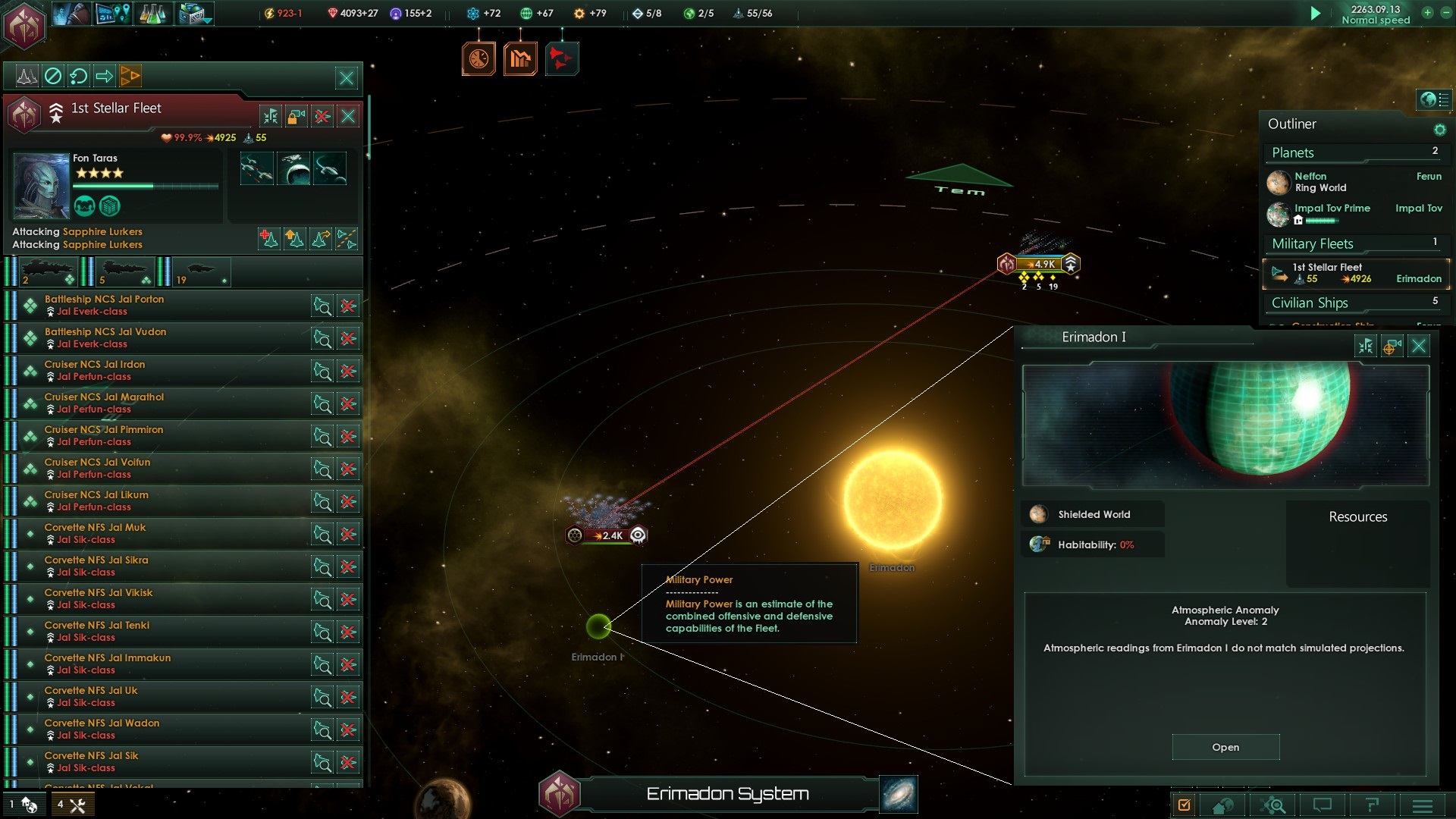Select Impal Tov Prime in the Outliner
Viewport: 1456px width, 819px height.
1332,209
